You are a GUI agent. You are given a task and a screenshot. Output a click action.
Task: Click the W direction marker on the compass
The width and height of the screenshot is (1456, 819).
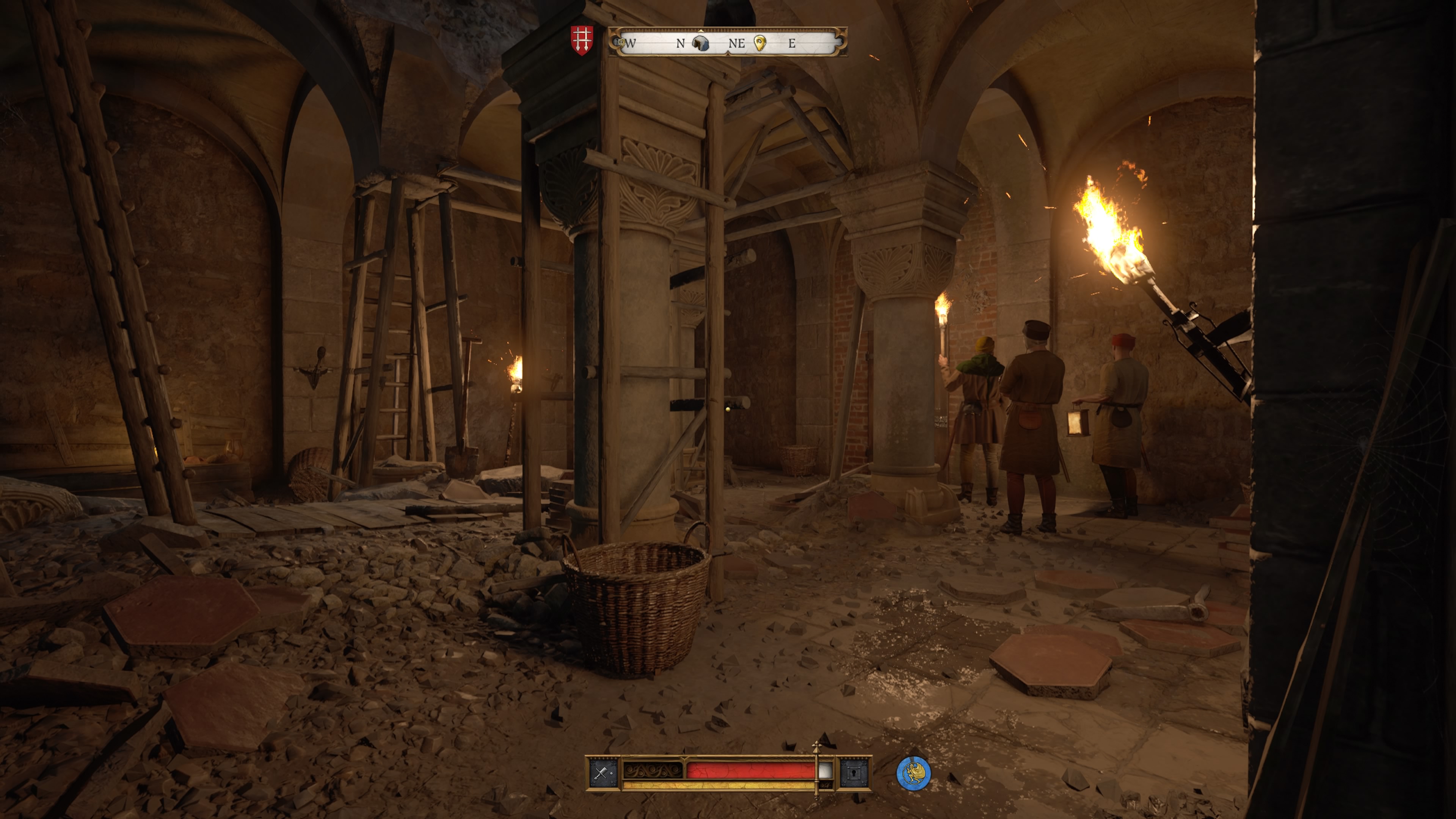click(631, 43)
